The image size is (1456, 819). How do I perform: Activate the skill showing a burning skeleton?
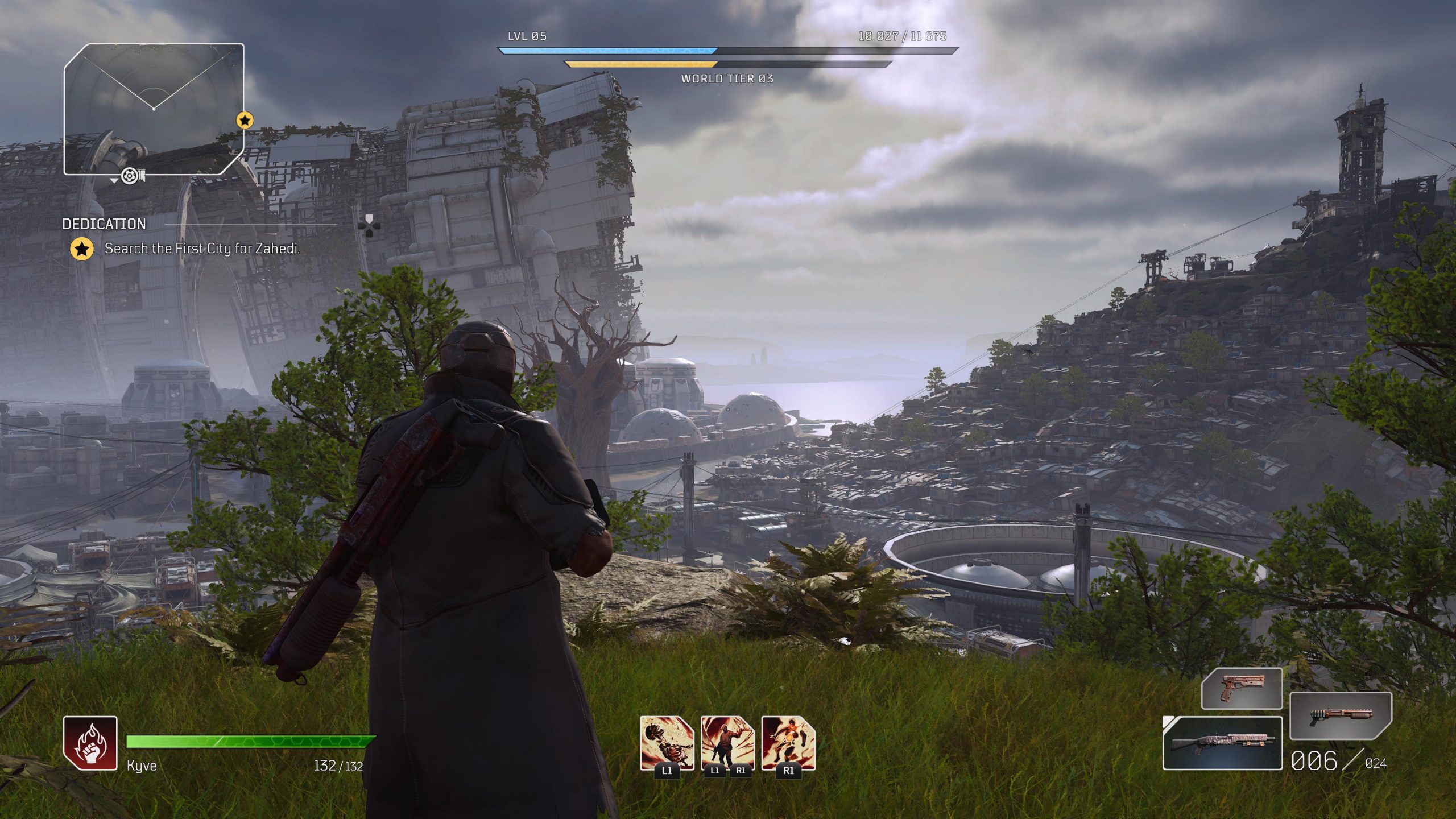coord(667,743)
